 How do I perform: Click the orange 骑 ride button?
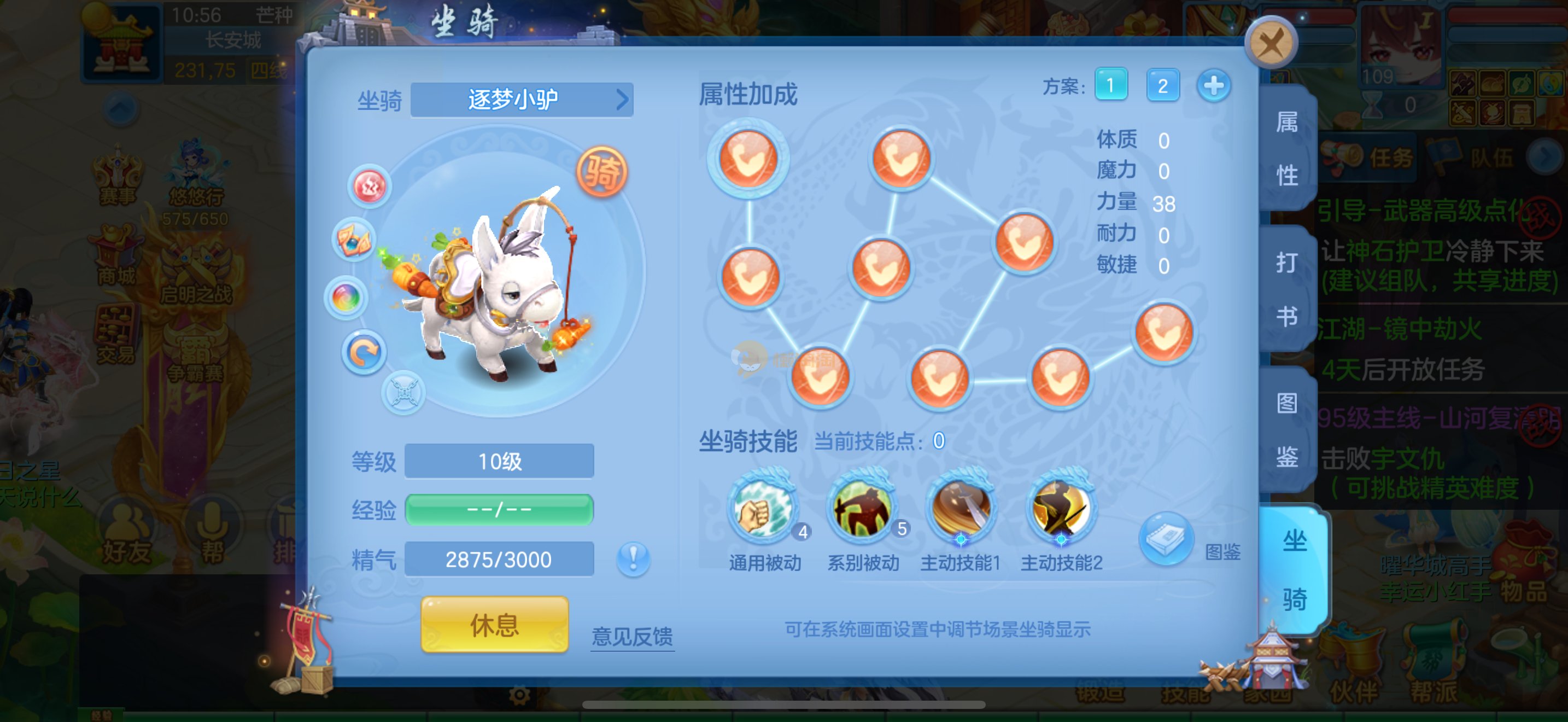tap(601, 172)
